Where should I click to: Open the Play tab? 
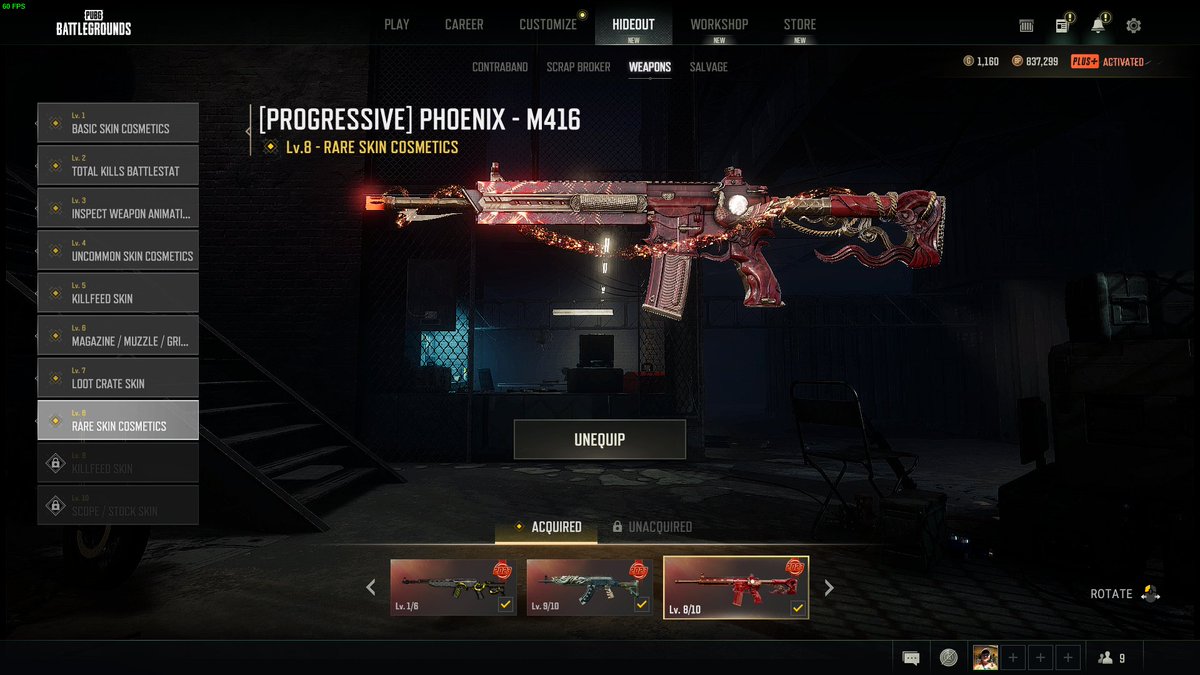(x=397, y=24)
